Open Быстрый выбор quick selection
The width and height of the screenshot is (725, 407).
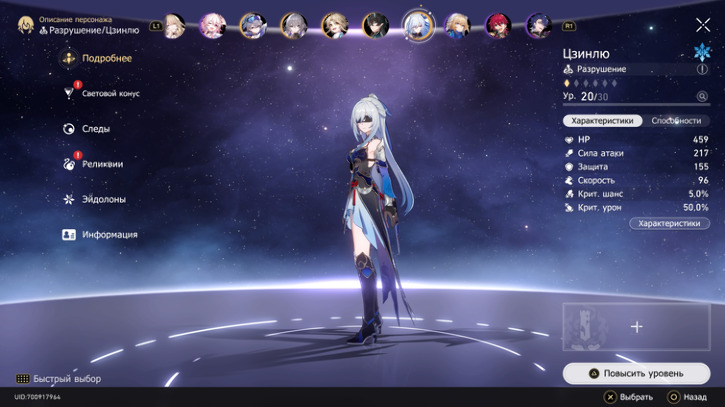[58, 379]
